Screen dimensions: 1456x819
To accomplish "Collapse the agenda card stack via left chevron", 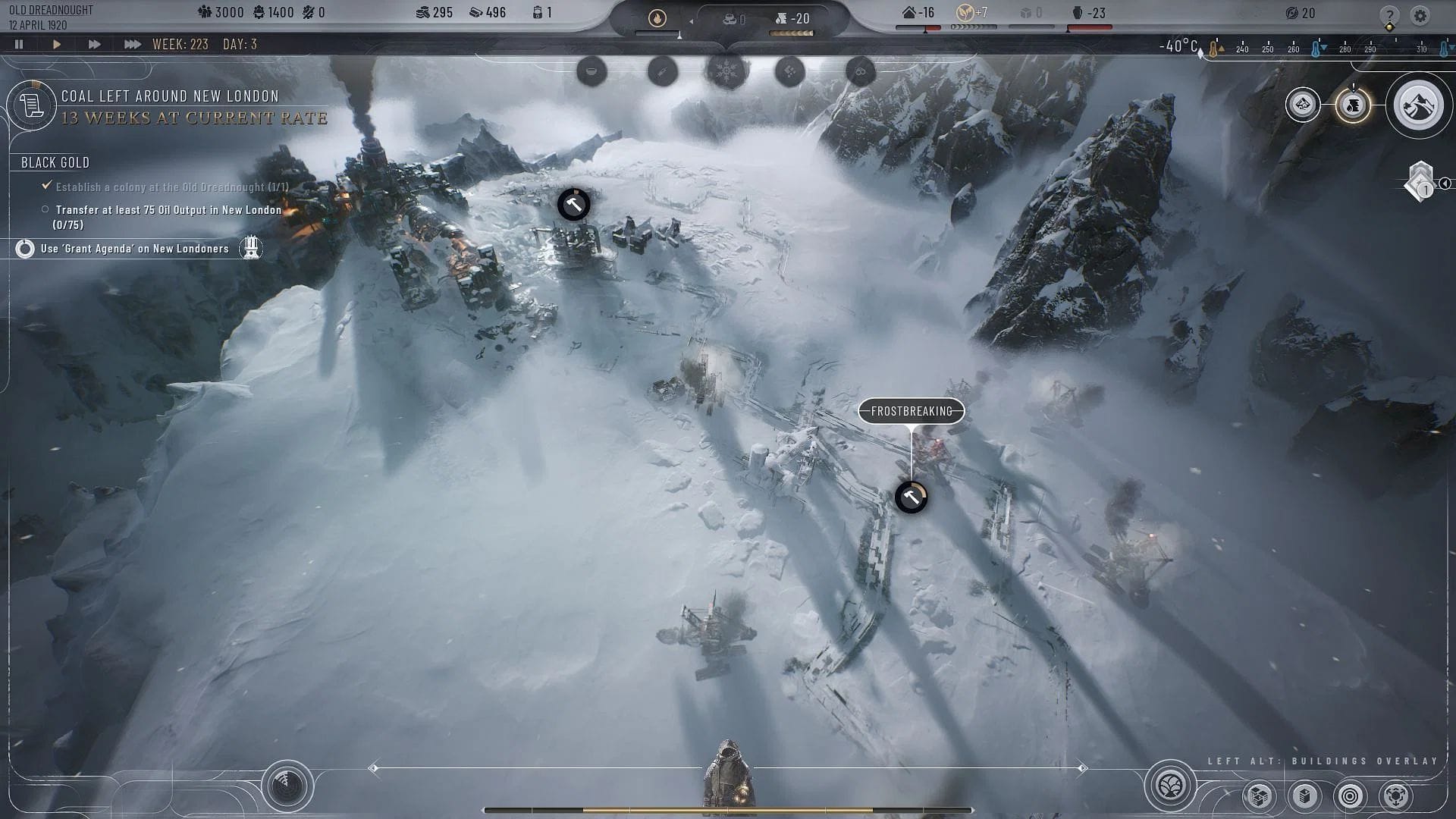I will point(1445,184).
